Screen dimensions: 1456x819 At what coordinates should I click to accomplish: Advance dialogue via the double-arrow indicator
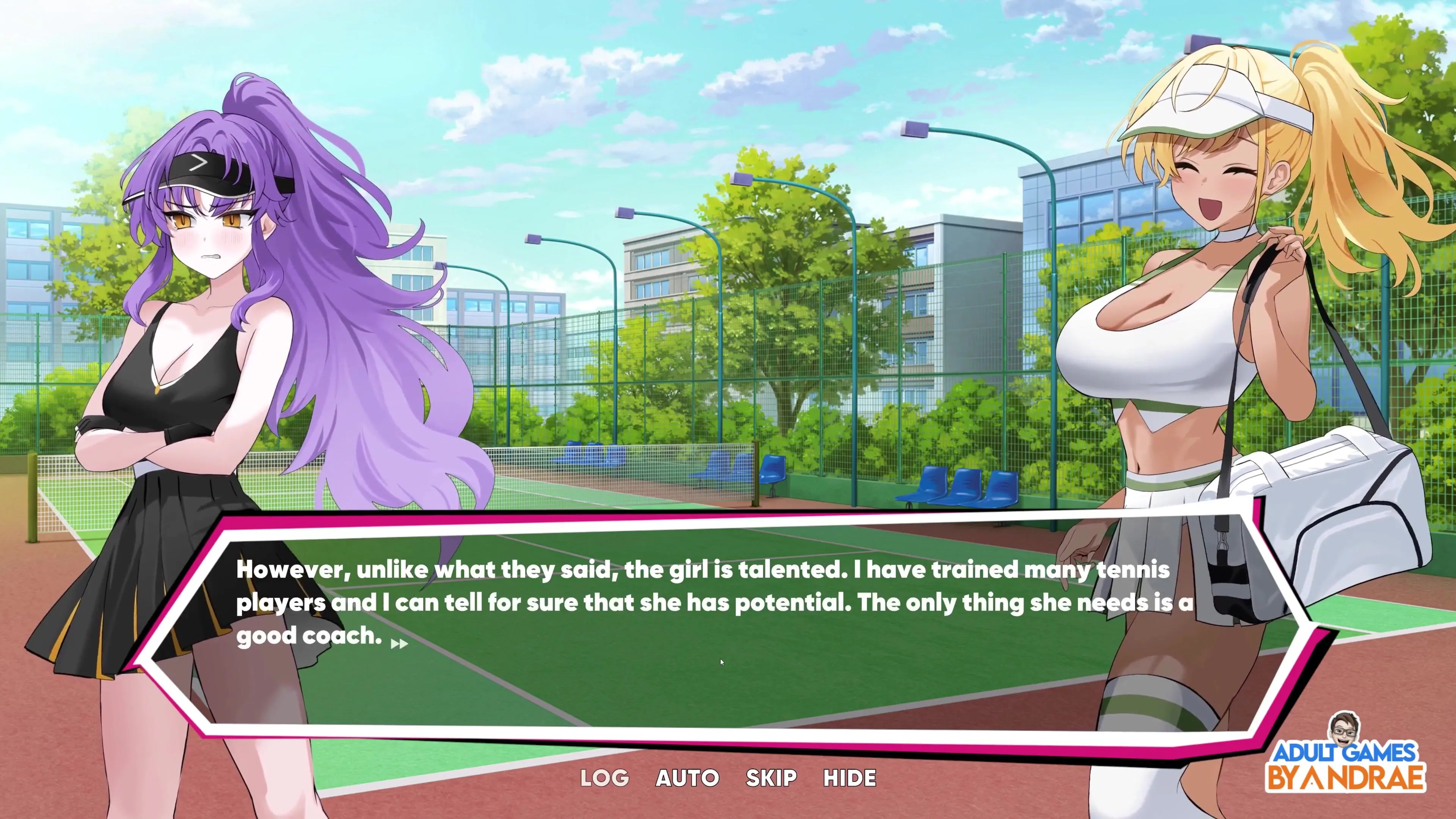(399, 644)
